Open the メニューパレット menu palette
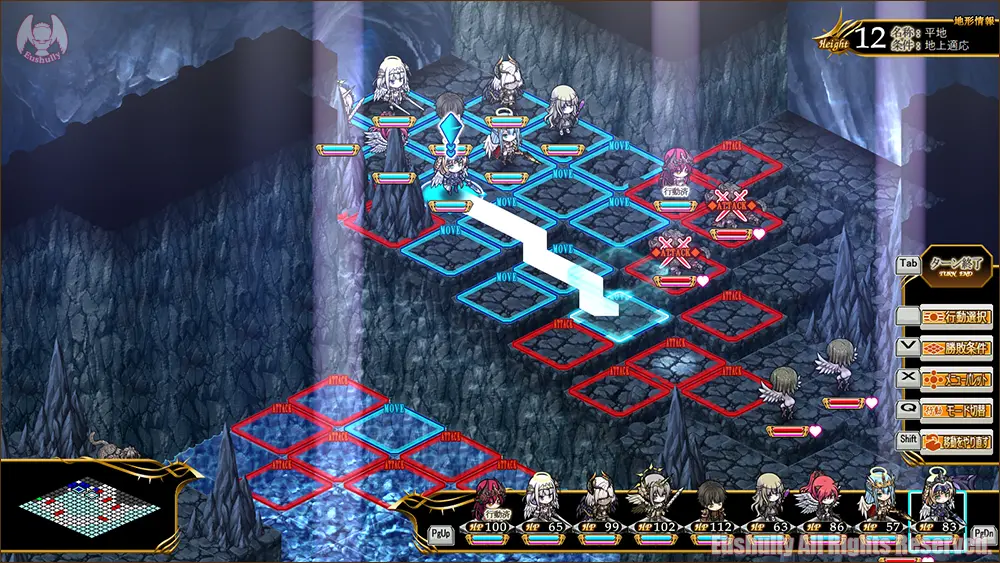The image size is (1000, 563). coord(956,379)
